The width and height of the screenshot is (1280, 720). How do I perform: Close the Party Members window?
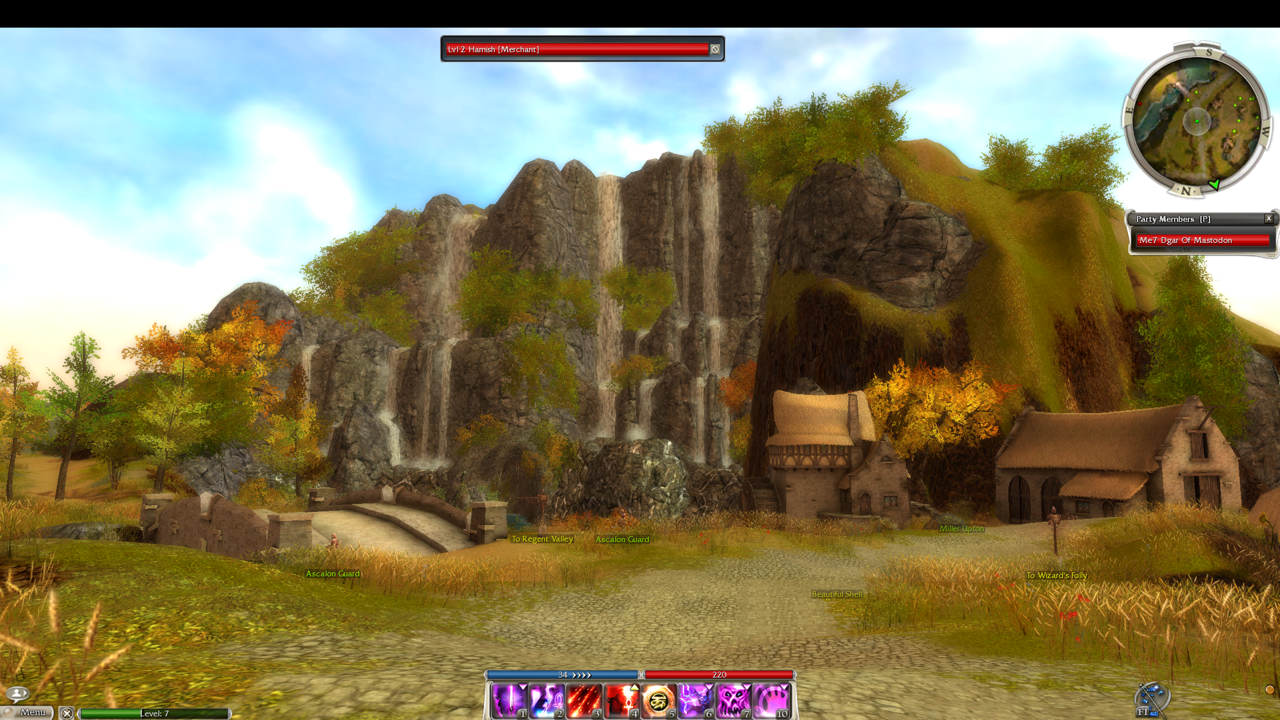pyautogui.click(x=1269, y=218)
